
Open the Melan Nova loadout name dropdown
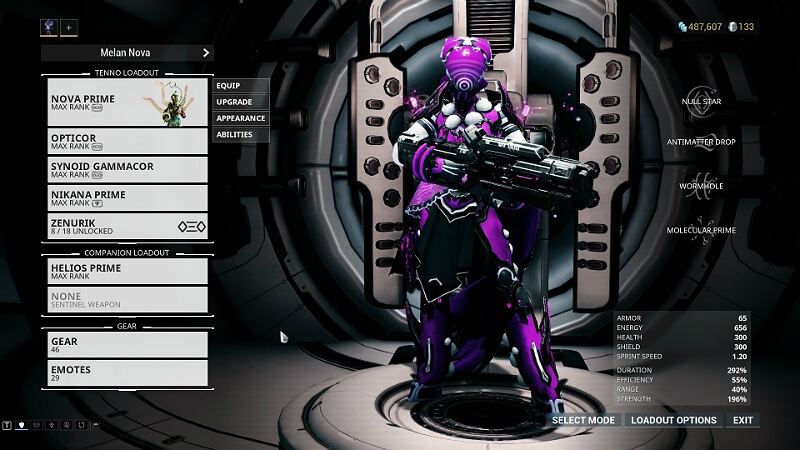pyautogui.click(x=127, y=52)
